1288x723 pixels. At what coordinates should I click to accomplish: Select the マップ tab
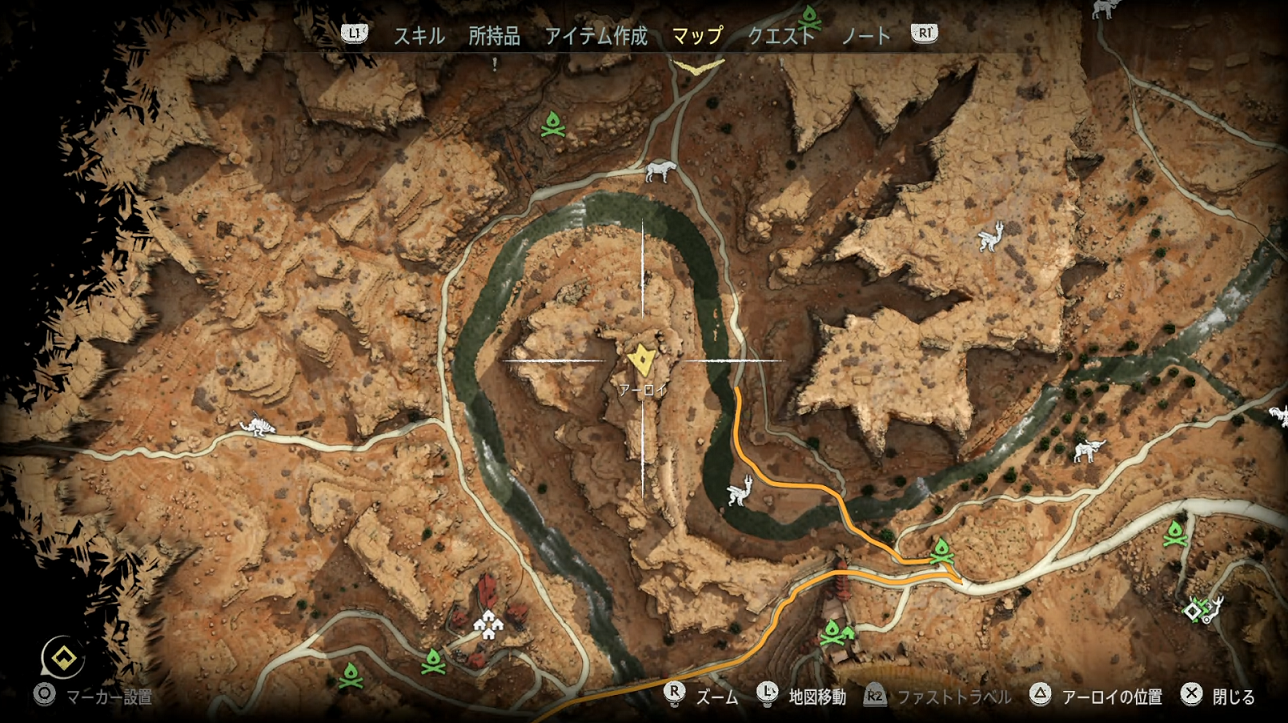[697, 36]
